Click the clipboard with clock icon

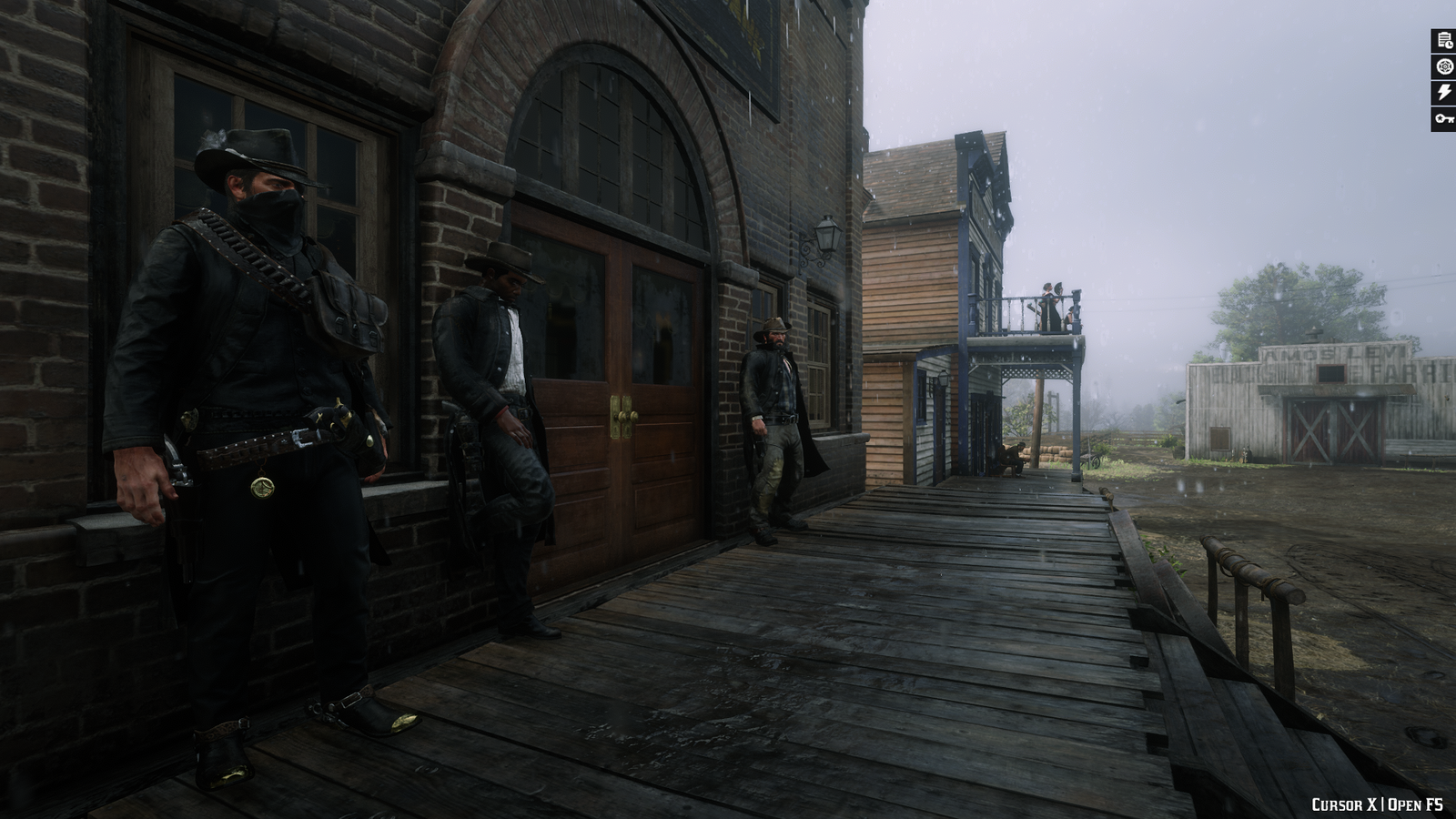(1443, 40)
